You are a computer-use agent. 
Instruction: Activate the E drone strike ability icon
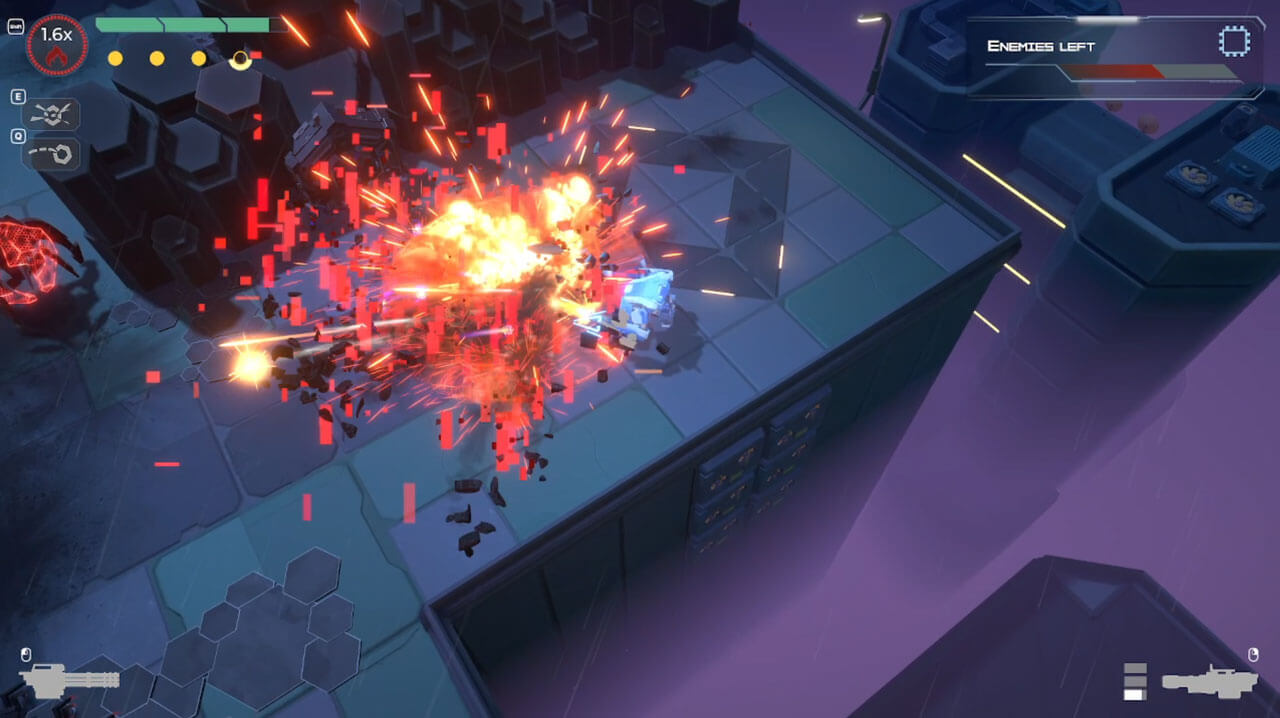[50, 114]
